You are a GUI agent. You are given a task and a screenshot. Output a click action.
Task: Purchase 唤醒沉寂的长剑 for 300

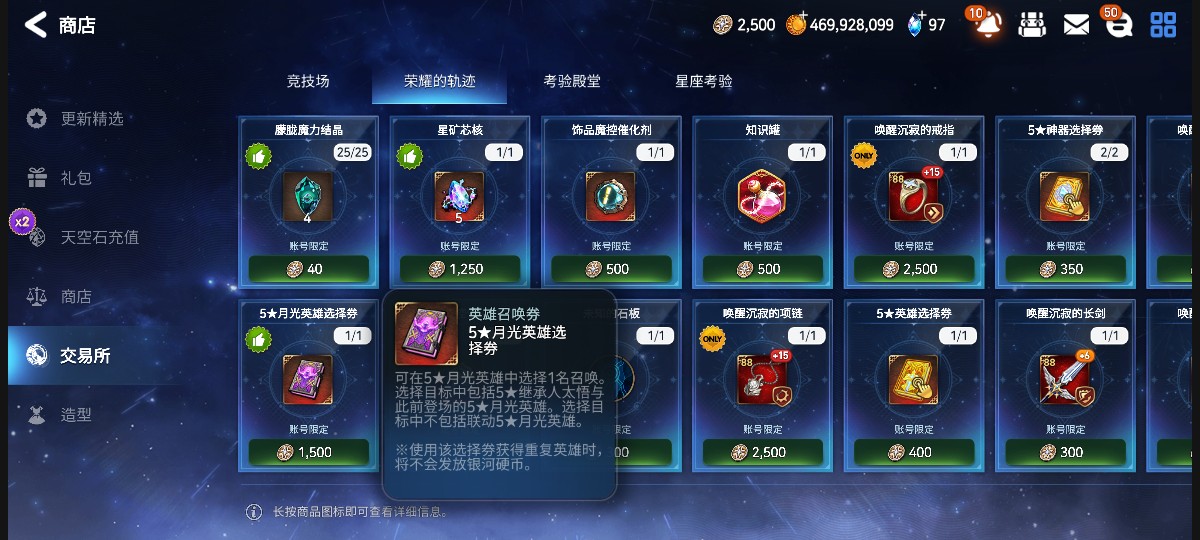[x=1064, y=452]
